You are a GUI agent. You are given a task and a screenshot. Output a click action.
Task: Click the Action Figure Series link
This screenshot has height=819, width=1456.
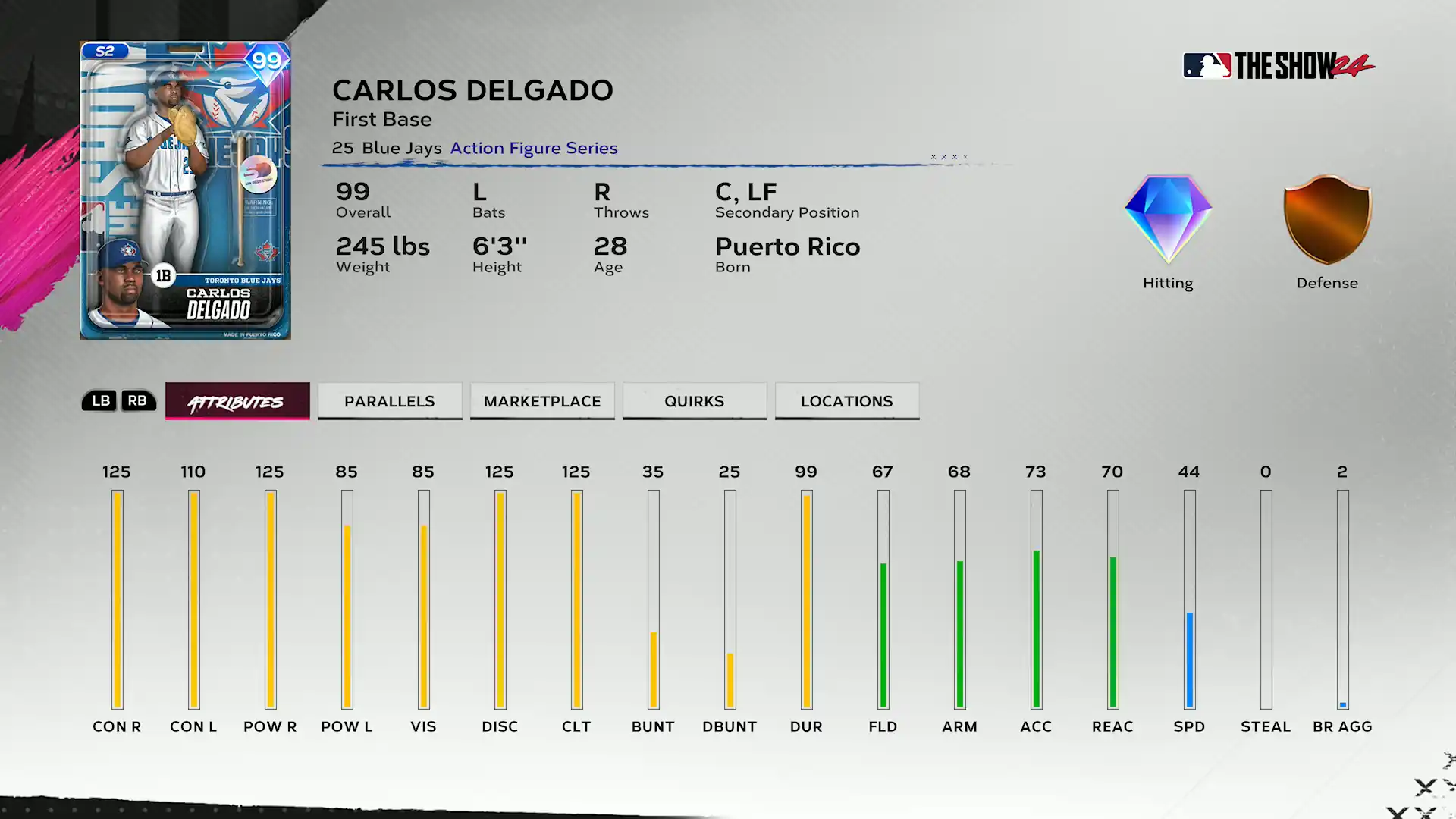[534, 148]
